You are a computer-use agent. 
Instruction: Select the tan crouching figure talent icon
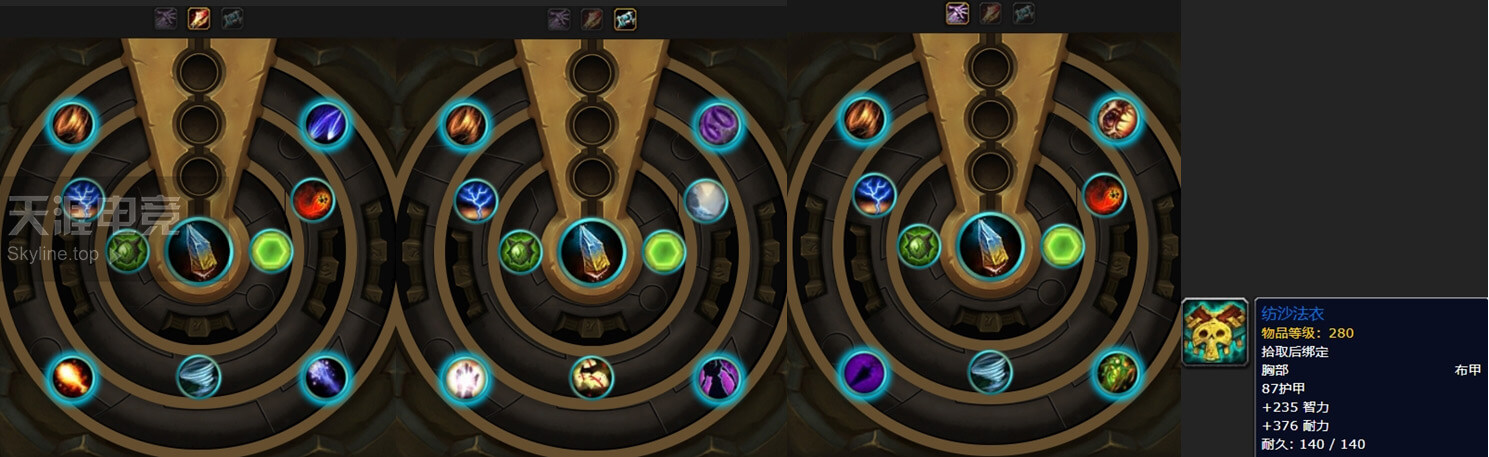pos(592,377)
